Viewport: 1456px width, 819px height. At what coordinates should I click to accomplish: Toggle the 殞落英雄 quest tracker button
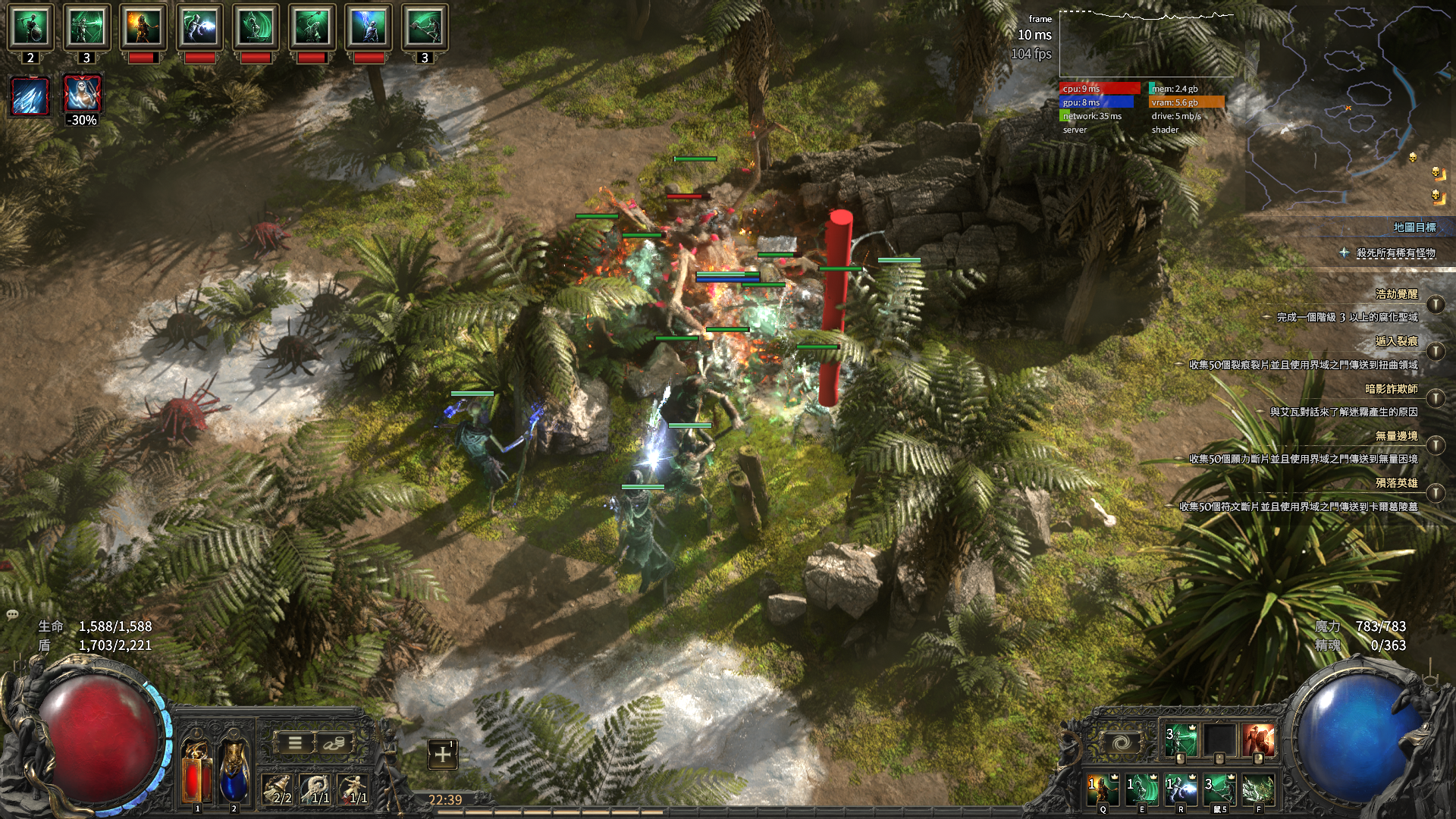coord(1435,493)
